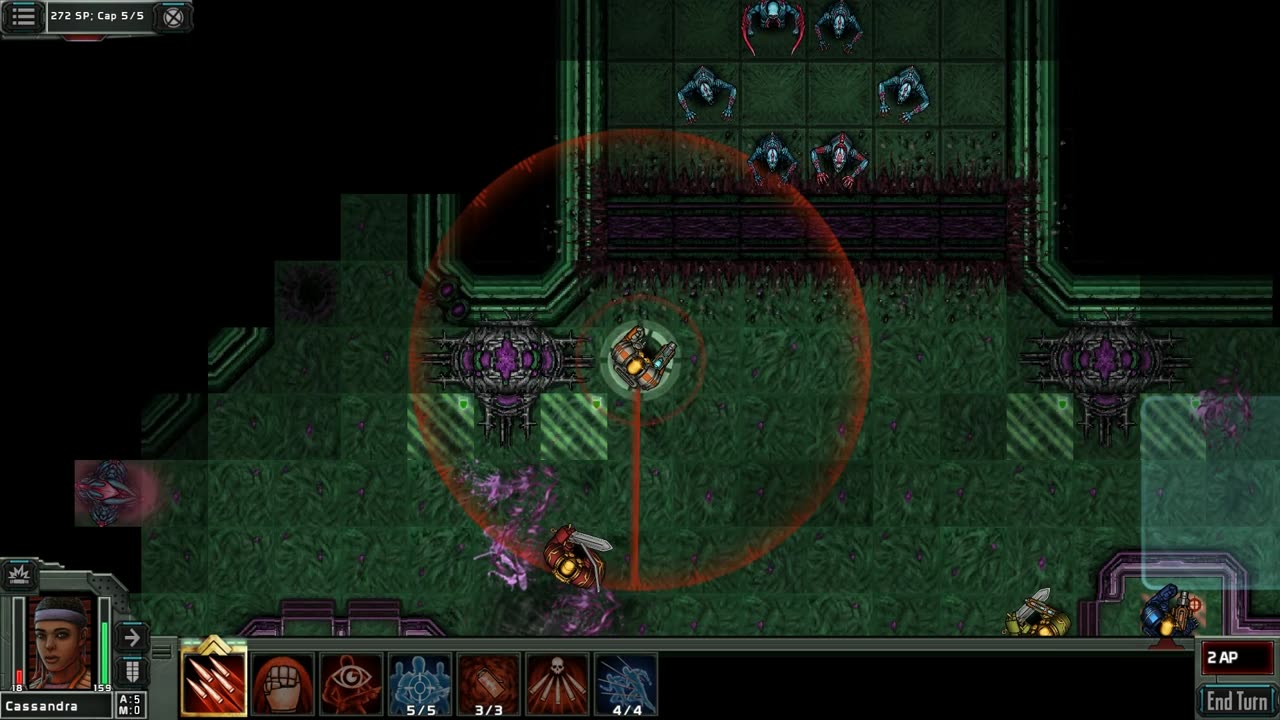Activate the clenched fist ability
Image resolution: width=1280 pixels, height=720 pixels.
pyautogui.click(x=283, y=684)
